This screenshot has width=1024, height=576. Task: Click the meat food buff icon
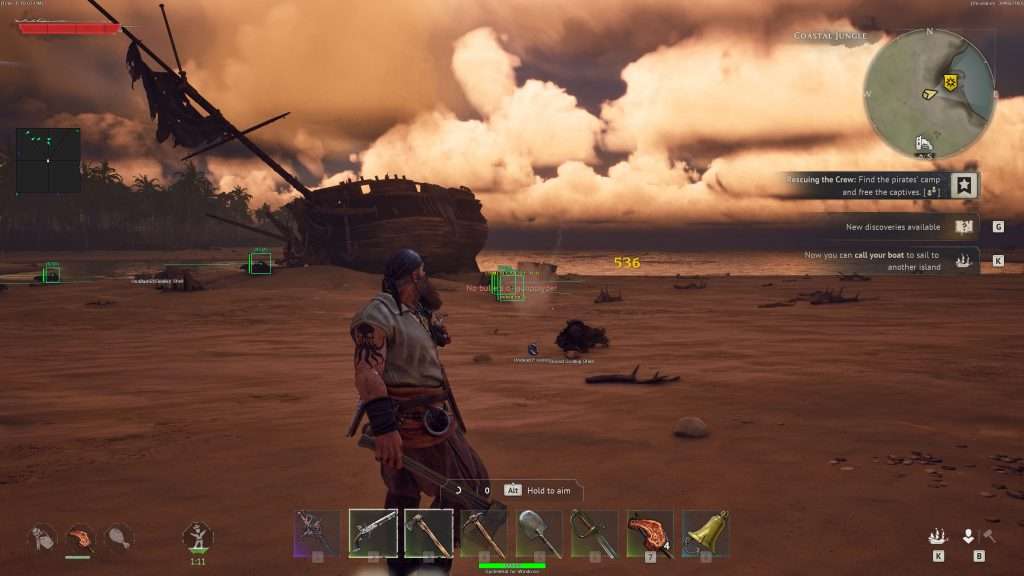pos(79,537)
